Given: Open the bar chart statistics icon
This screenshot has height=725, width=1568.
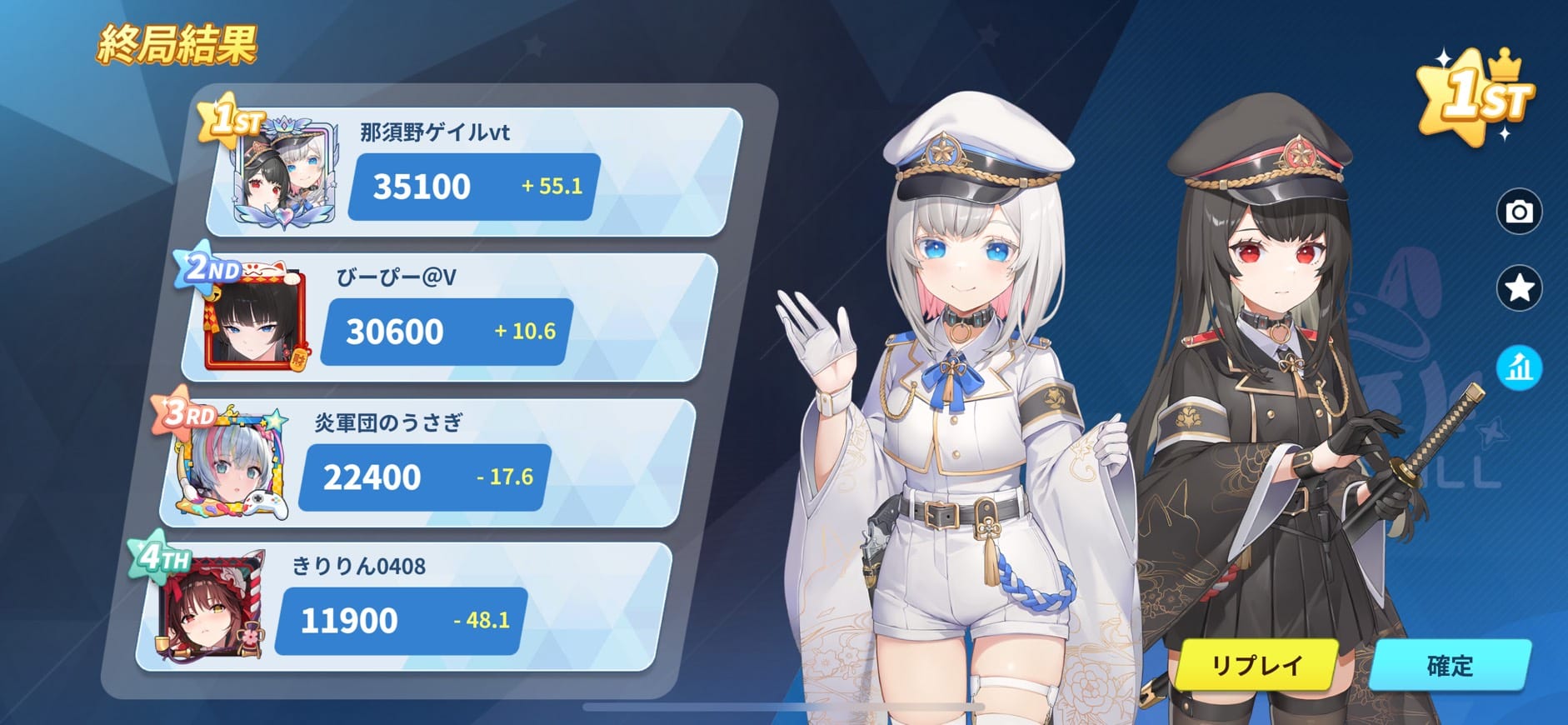Looking at the screenshot, I should tap(1519, 367).
